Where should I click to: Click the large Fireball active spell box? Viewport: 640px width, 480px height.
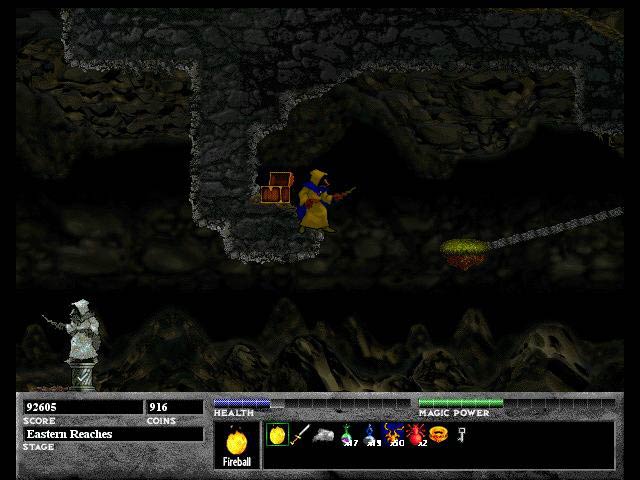pos(238,445)
